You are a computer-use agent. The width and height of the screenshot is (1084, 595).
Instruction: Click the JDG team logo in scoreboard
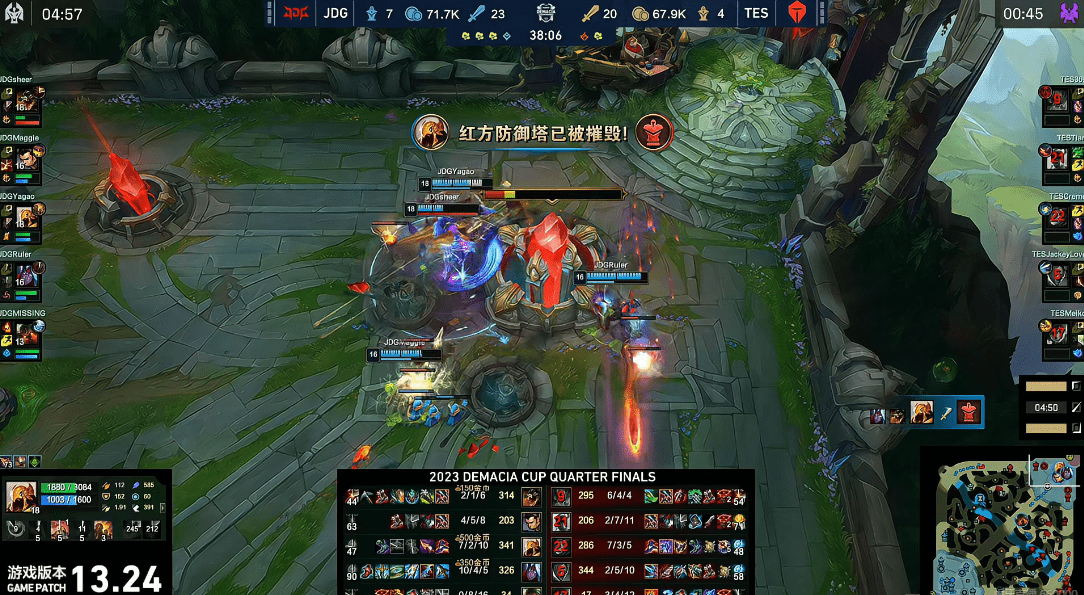(x=297, y=14)
